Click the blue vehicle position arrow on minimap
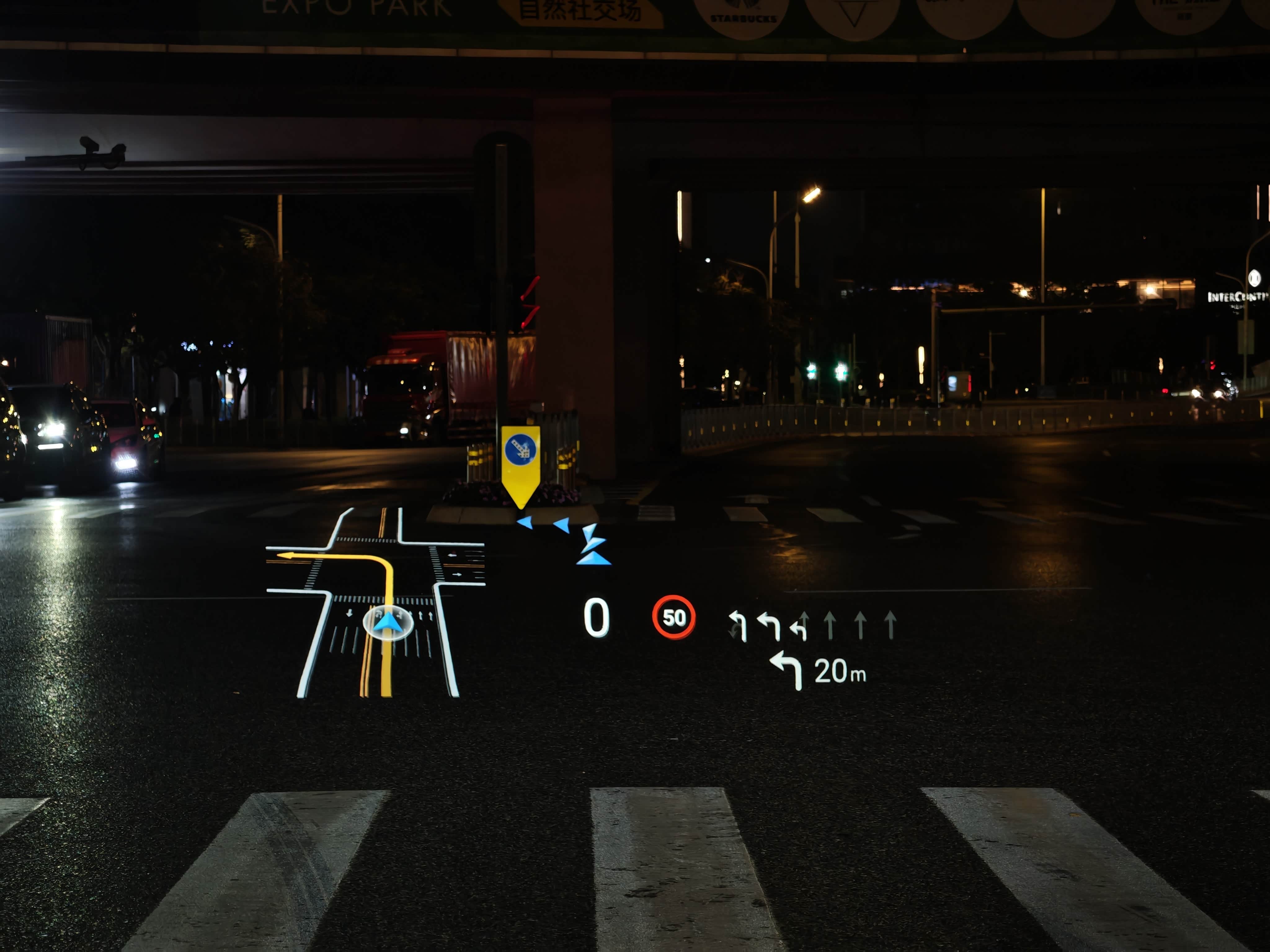This screenshot has height=952, width=1270. click(388, 623)
